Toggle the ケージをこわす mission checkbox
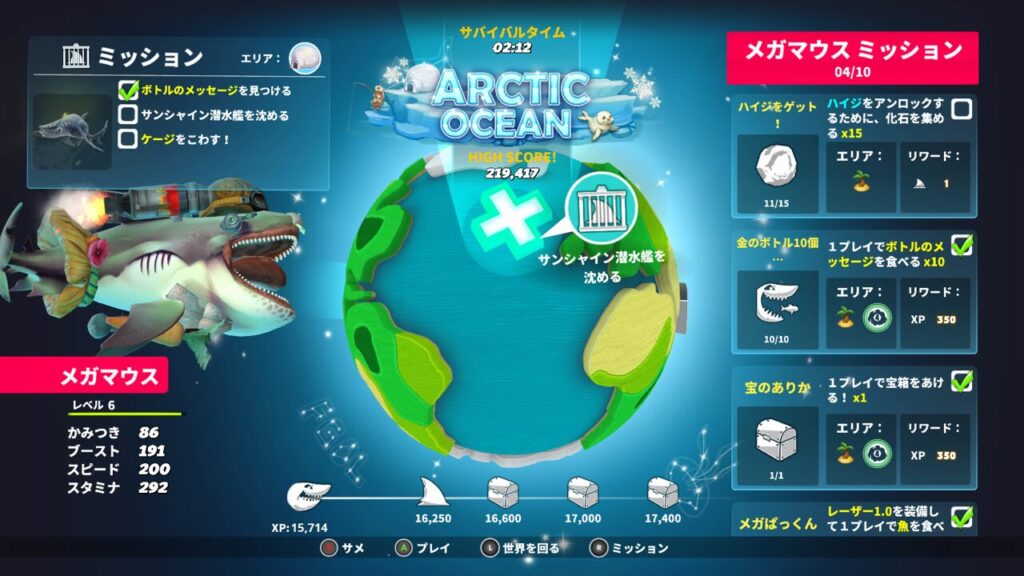Image resolution: width=1024 pixels, height=576 pixels. pyautogui.click(x=128, y=139)
